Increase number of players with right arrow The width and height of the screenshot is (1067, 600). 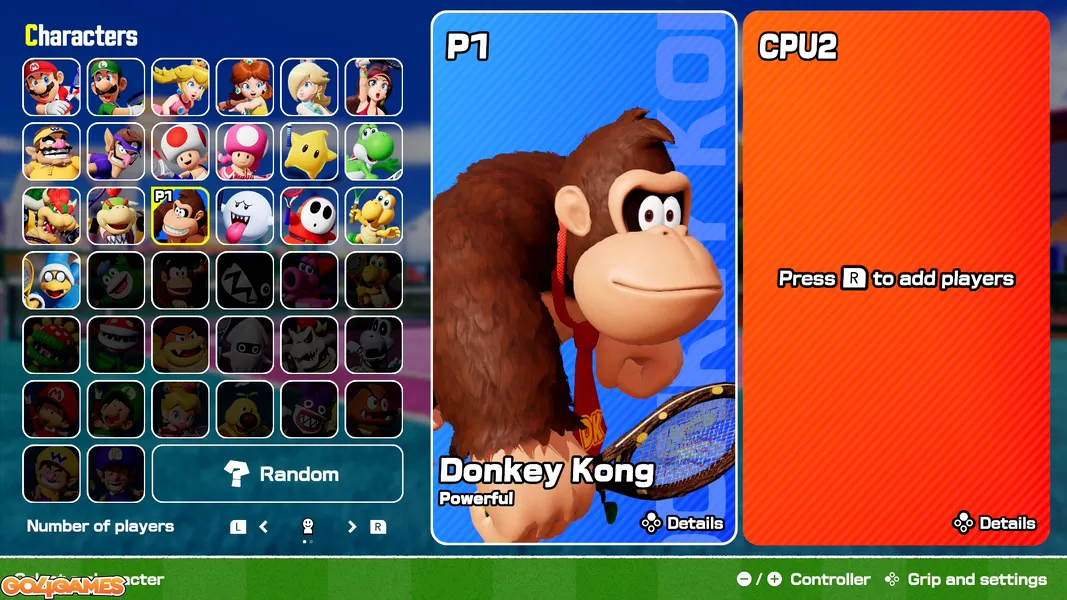(352, 527)
